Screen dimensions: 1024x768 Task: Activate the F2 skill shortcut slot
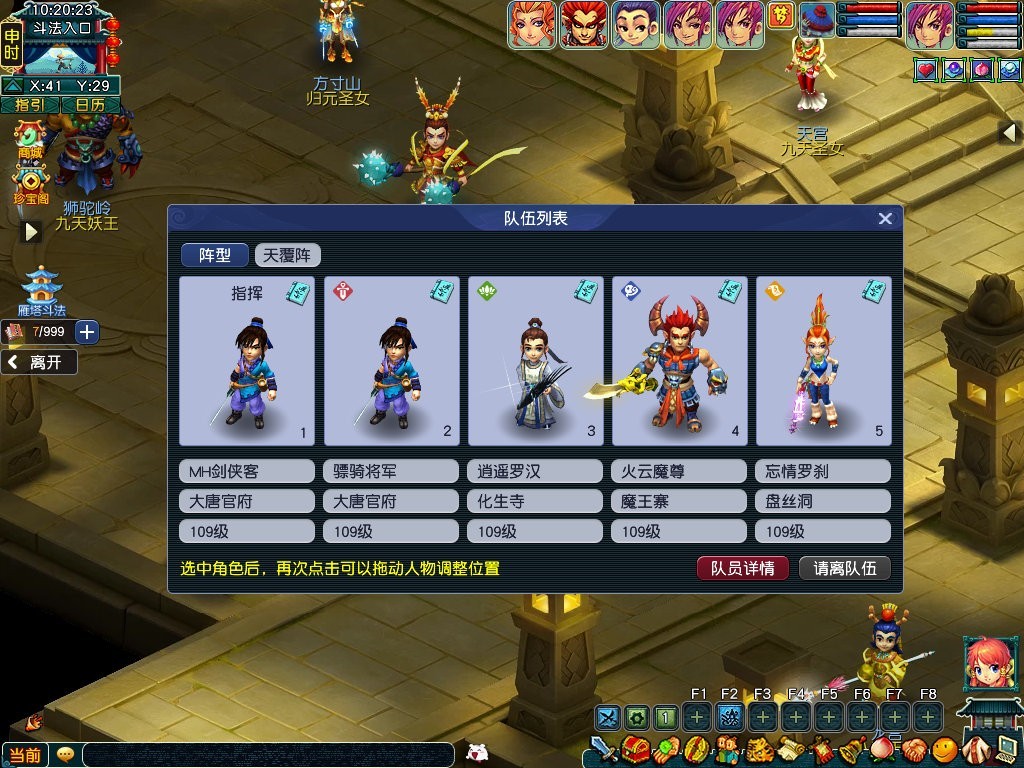(x=729, y=716)
